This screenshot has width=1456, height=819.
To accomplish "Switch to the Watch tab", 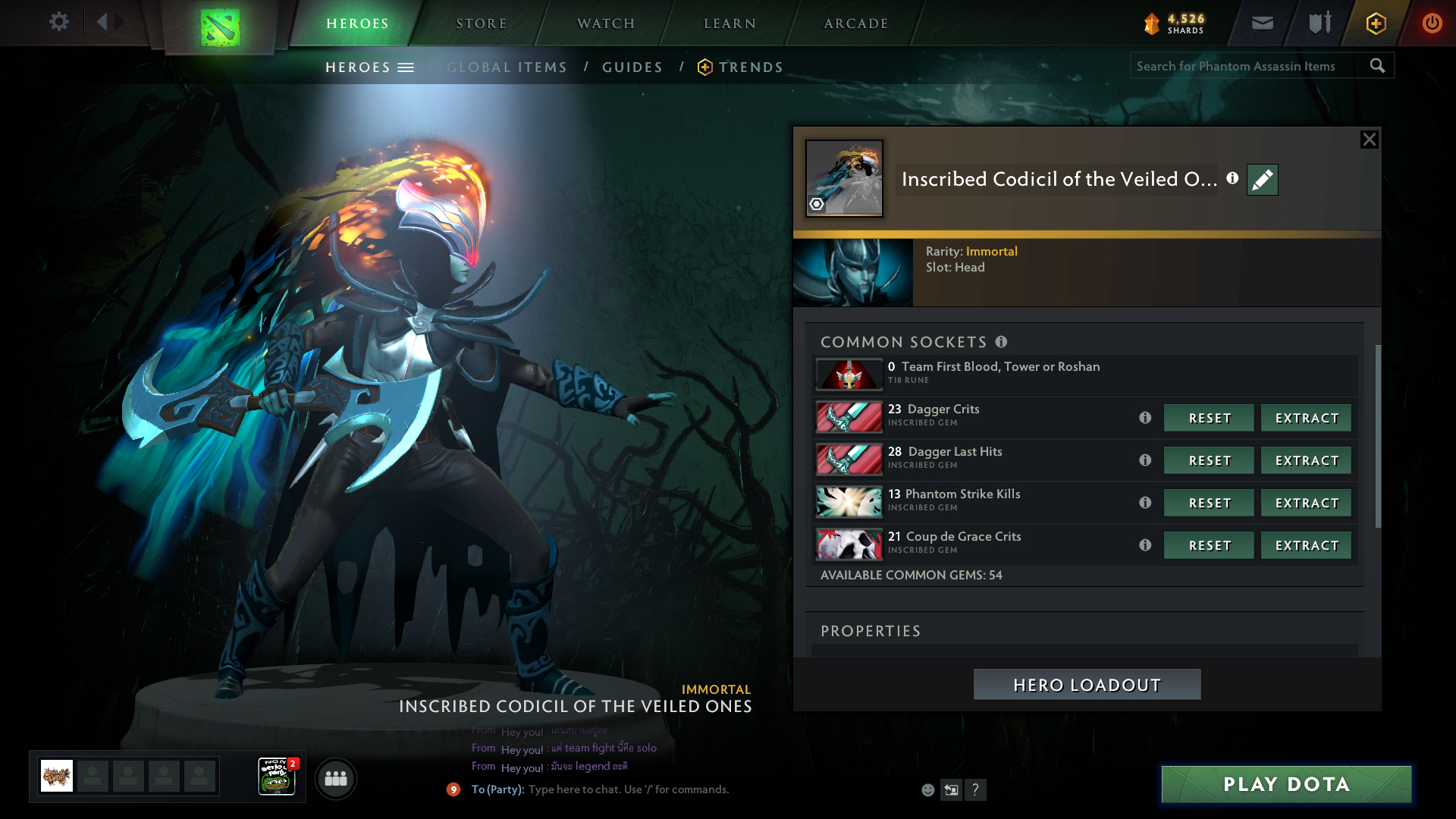I will tap(606, 24).
